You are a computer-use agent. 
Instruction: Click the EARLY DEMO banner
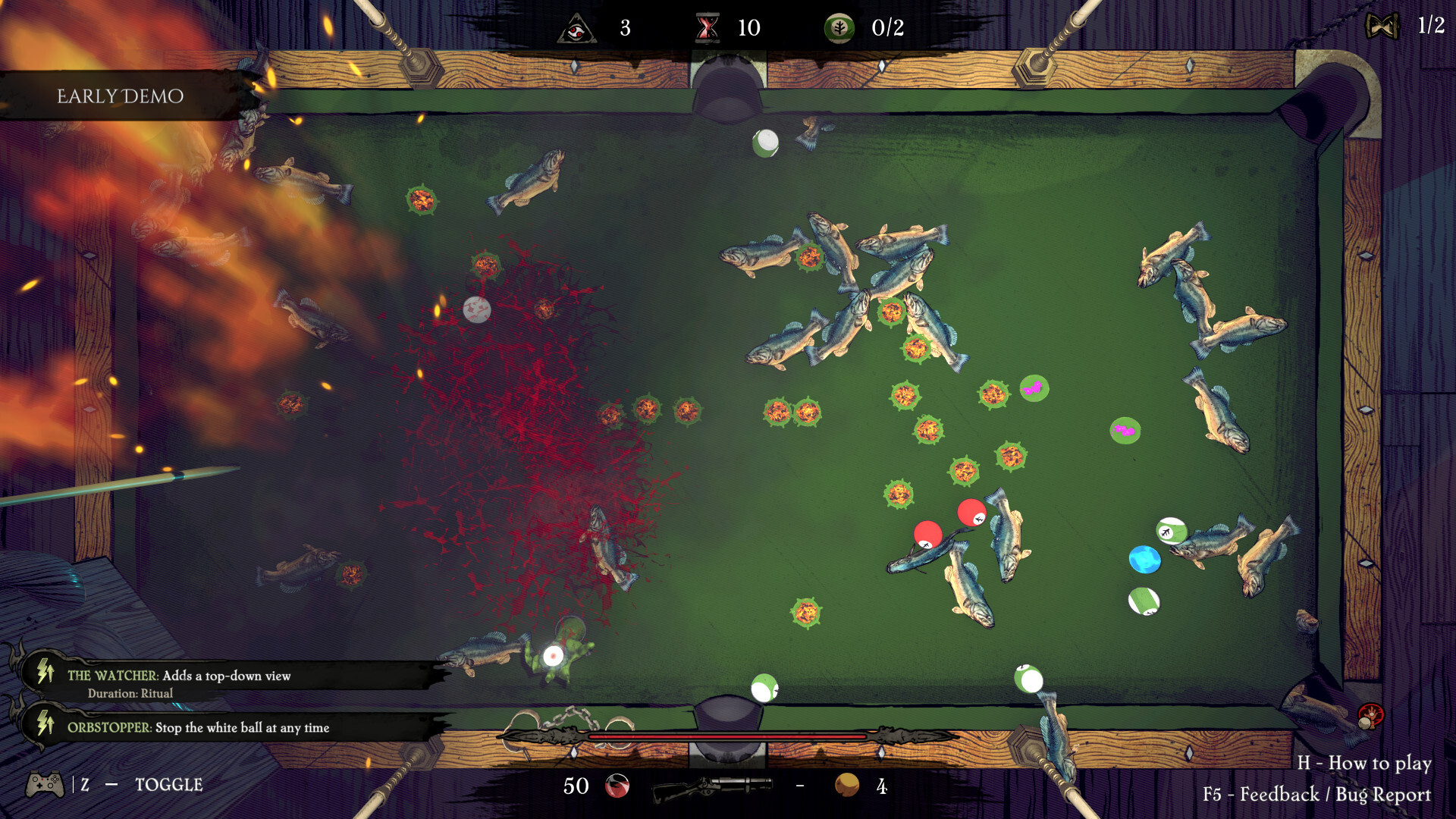pos(120,96)
